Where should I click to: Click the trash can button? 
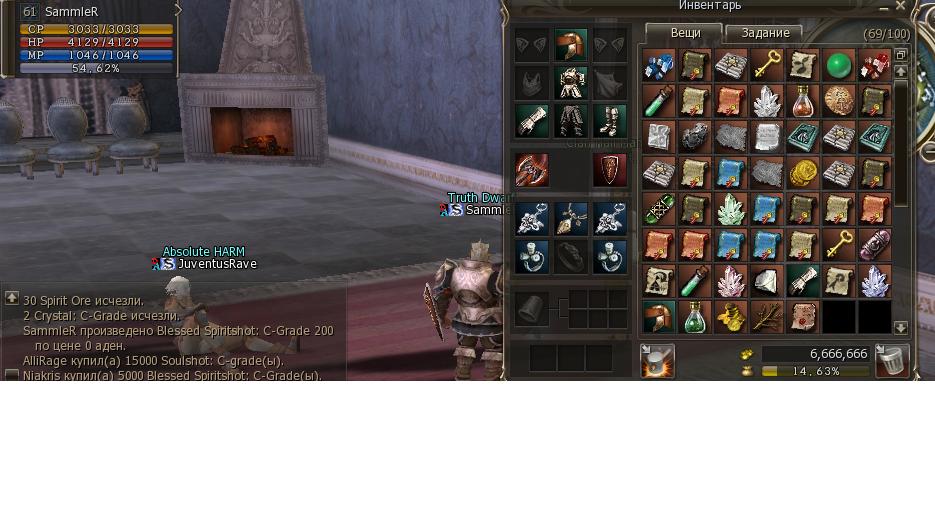click(891, 360)
